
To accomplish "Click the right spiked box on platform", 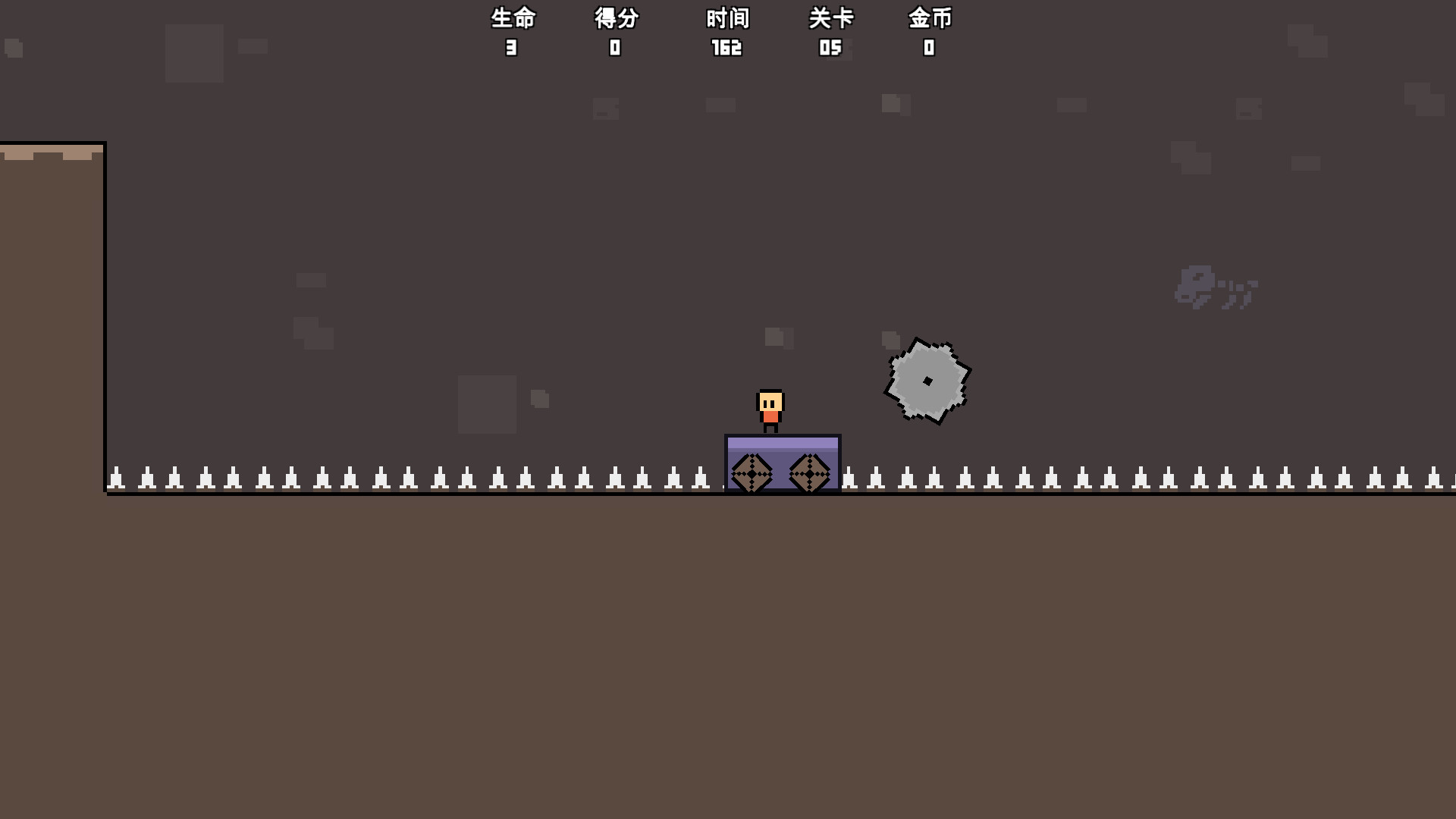I will tap(810, 472).
